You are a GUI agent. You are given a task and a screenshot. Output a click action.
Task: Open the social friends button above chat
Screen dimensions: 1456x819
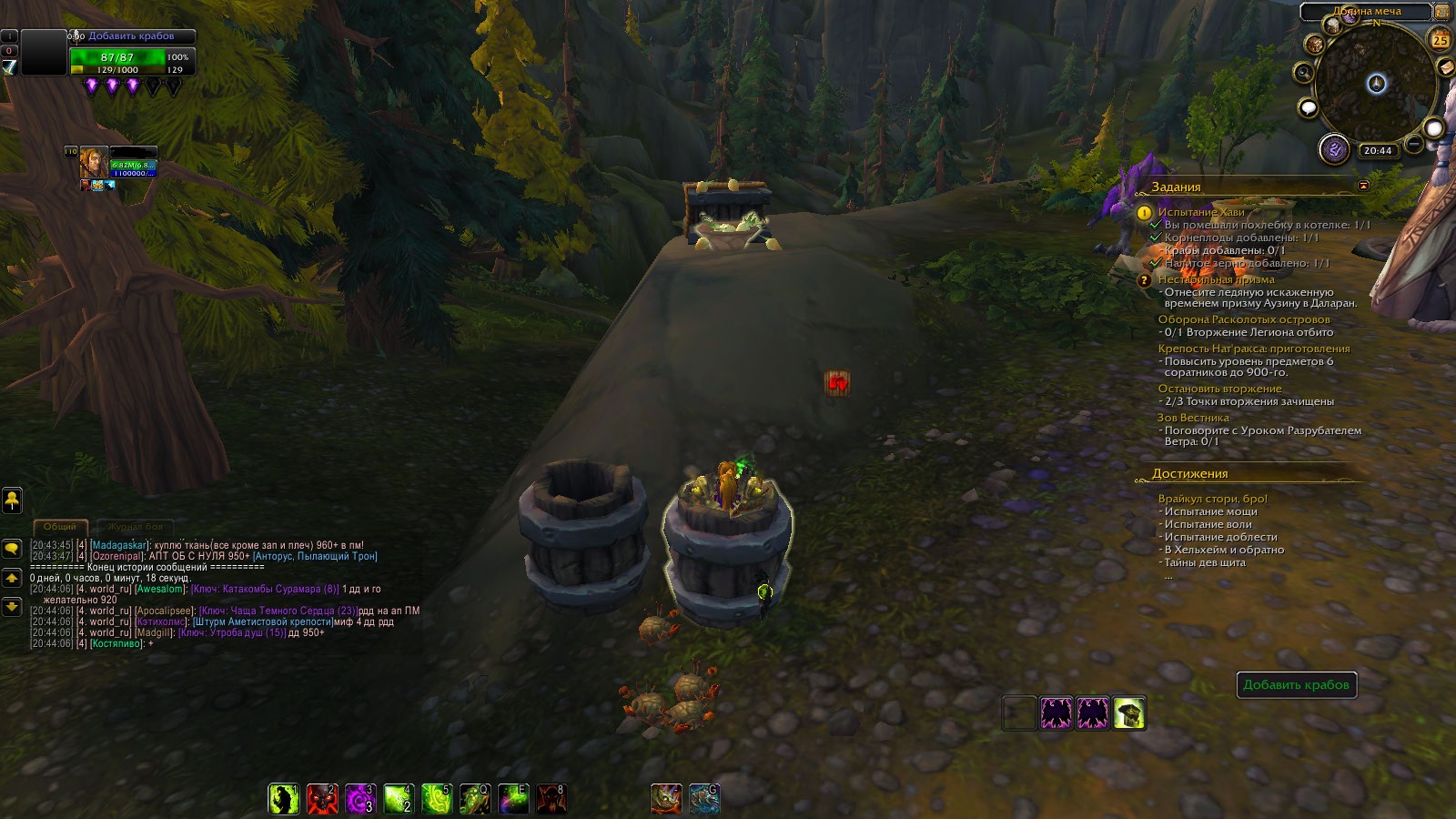pos(12,499)
